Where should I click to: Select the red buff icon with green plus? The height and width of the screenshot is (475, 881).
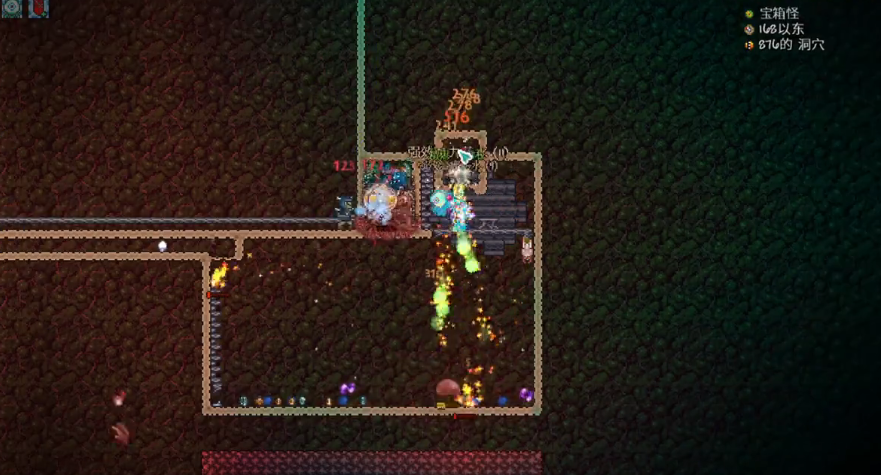[x=38, y=8]
